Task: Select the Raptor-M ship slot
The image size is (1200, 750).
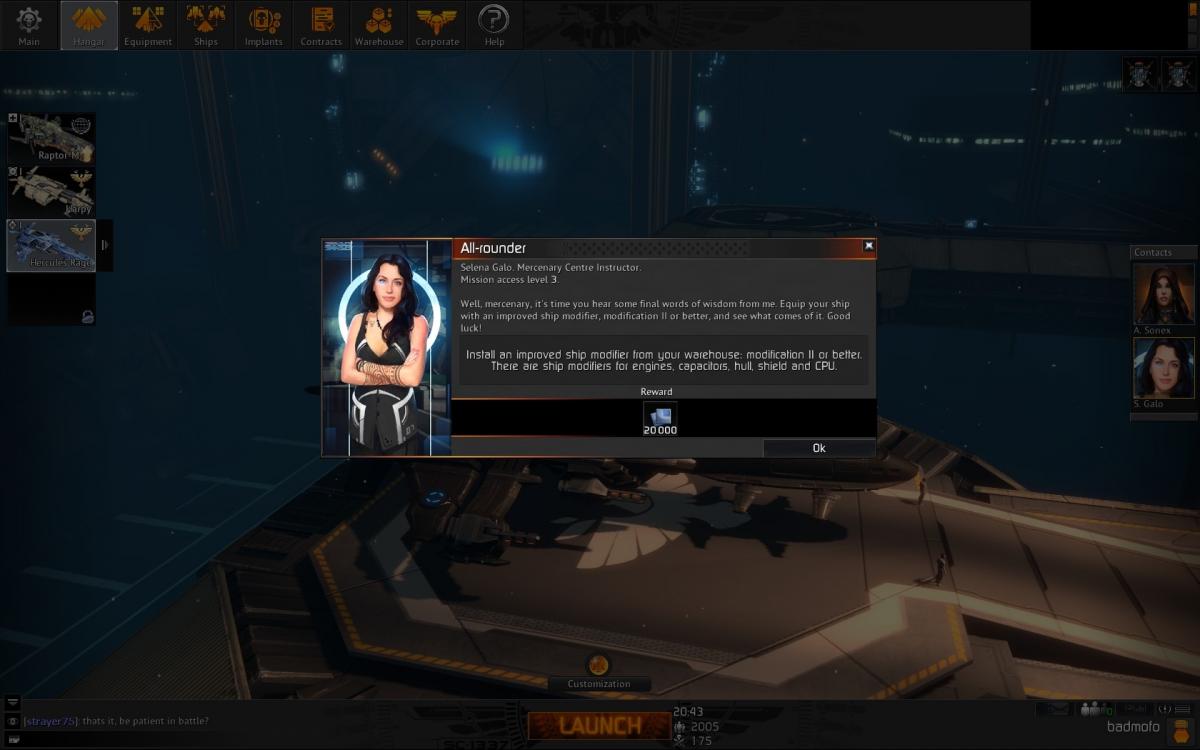Action: [x=51, y=139]
